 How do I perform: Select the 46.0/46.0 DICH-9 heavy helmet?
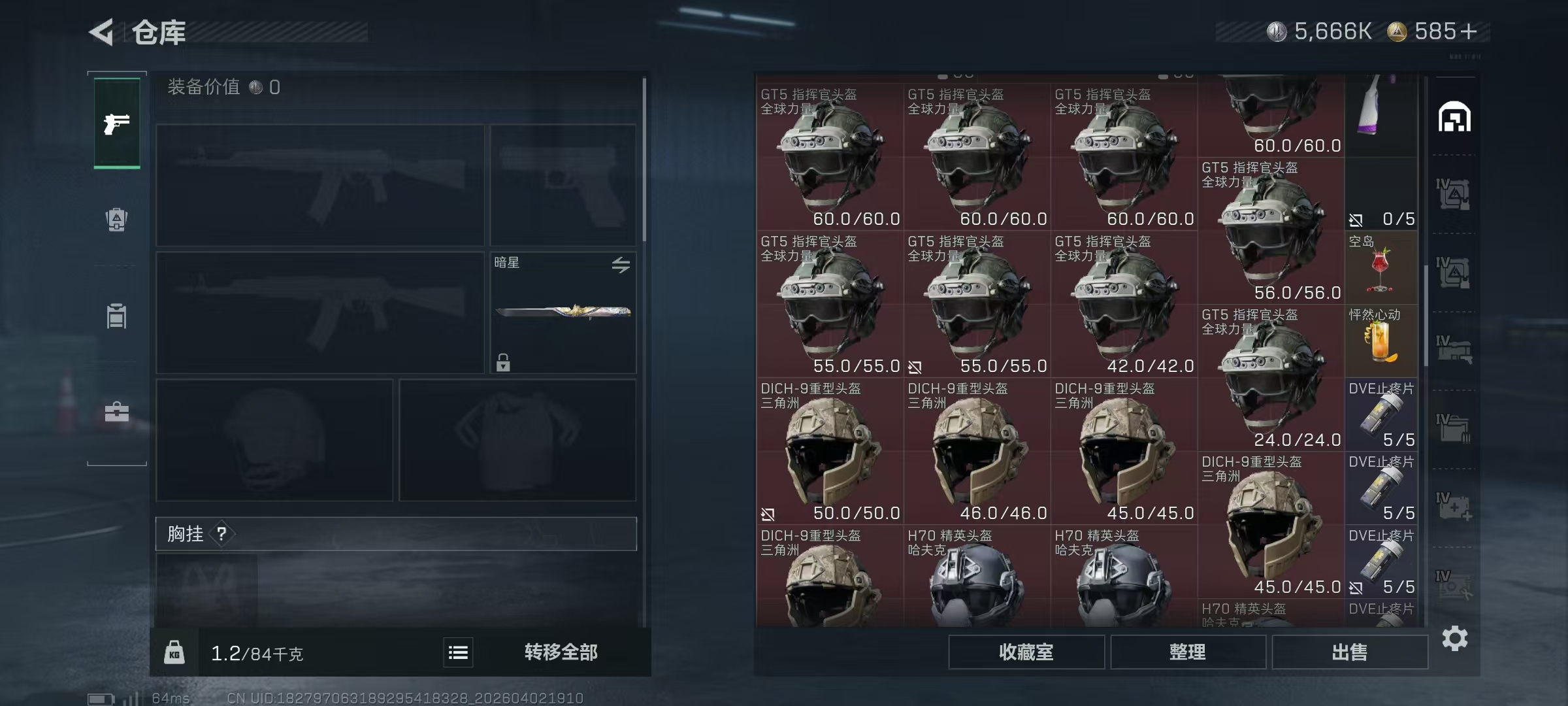pyautogui.click(x=977, y=451)
